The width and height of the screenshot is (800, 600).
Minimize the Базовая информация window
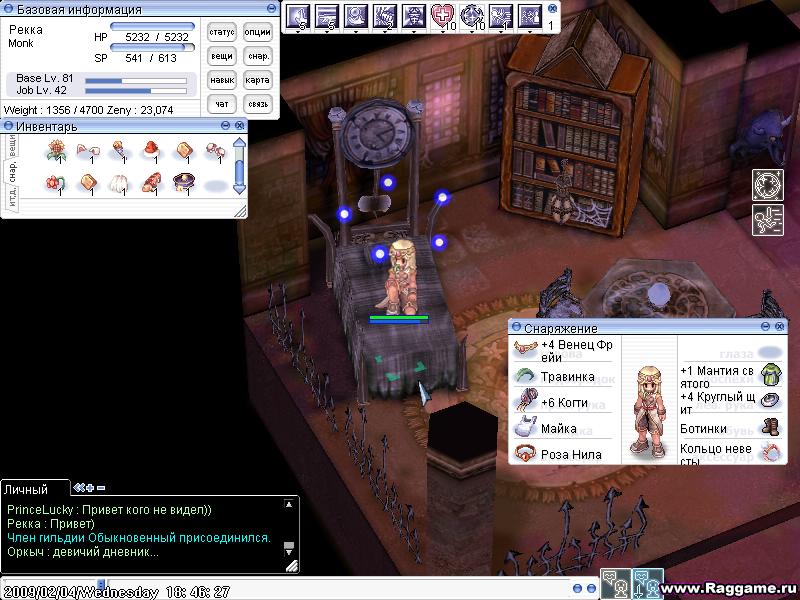pos(272,8)
